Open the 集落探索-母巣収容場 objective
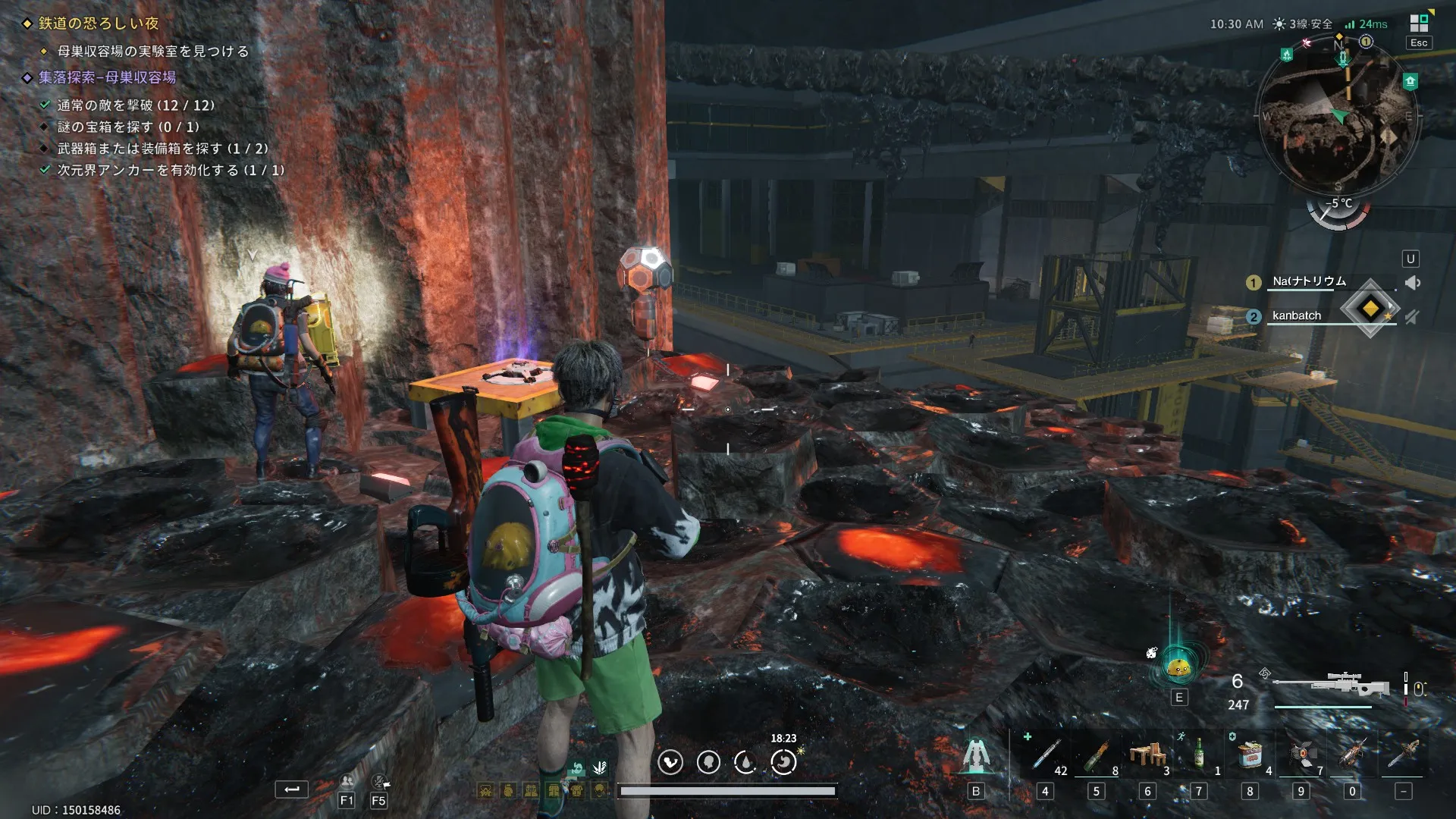Image resolution: width=1456 pixels, height=819 pixels. click(107, 77)
